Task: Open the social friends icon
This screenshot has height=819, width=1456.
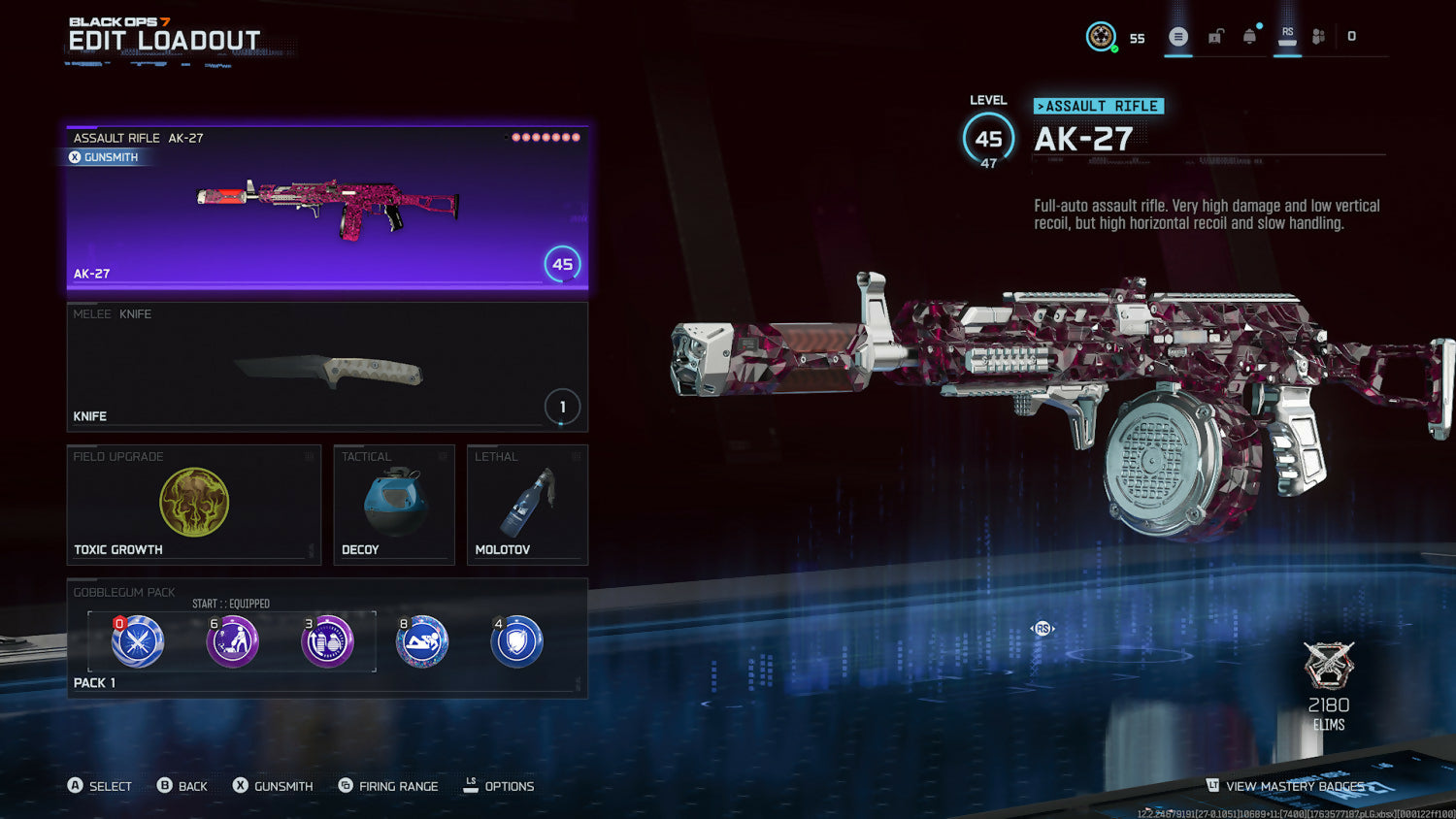Action: click(1318, 37)
